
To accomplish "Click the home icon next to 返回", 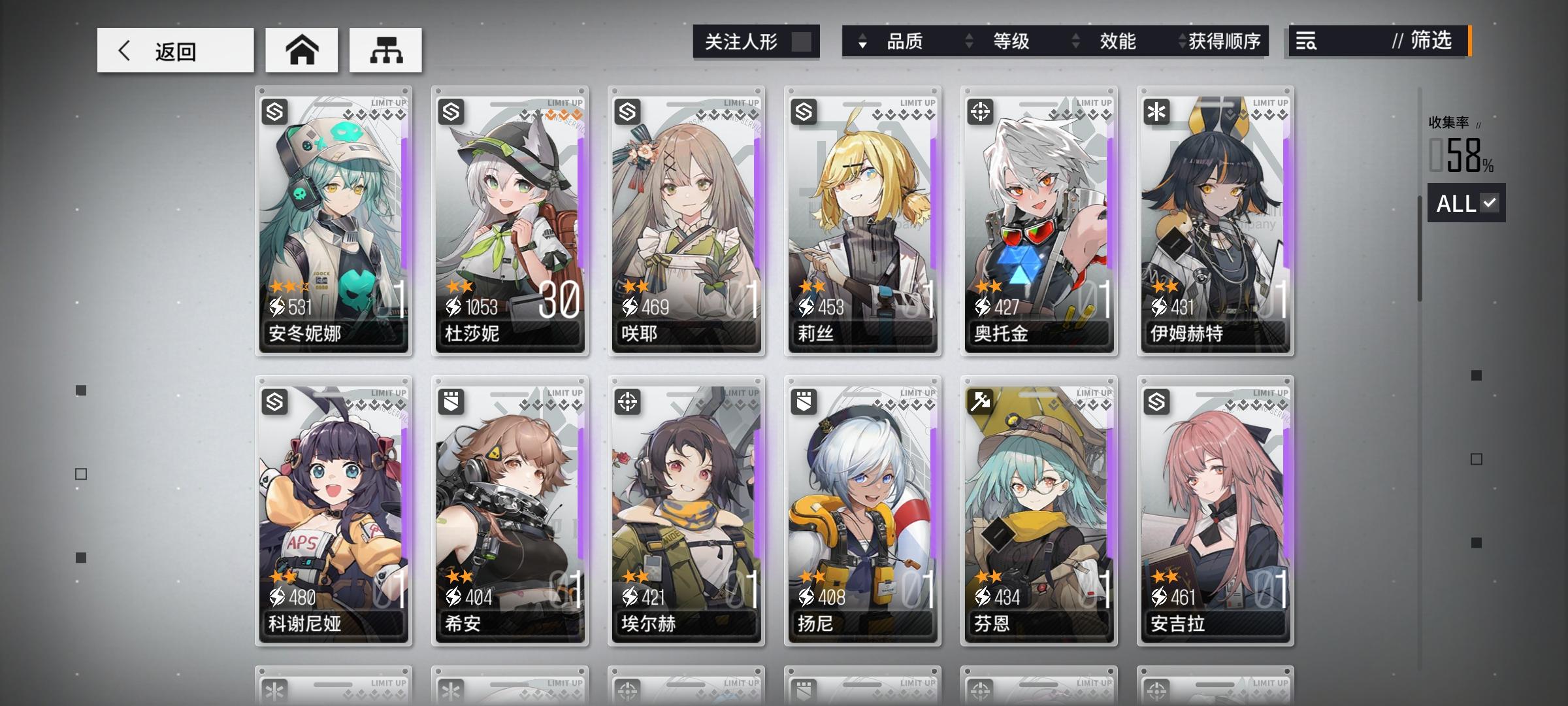I will pos(301,49).
